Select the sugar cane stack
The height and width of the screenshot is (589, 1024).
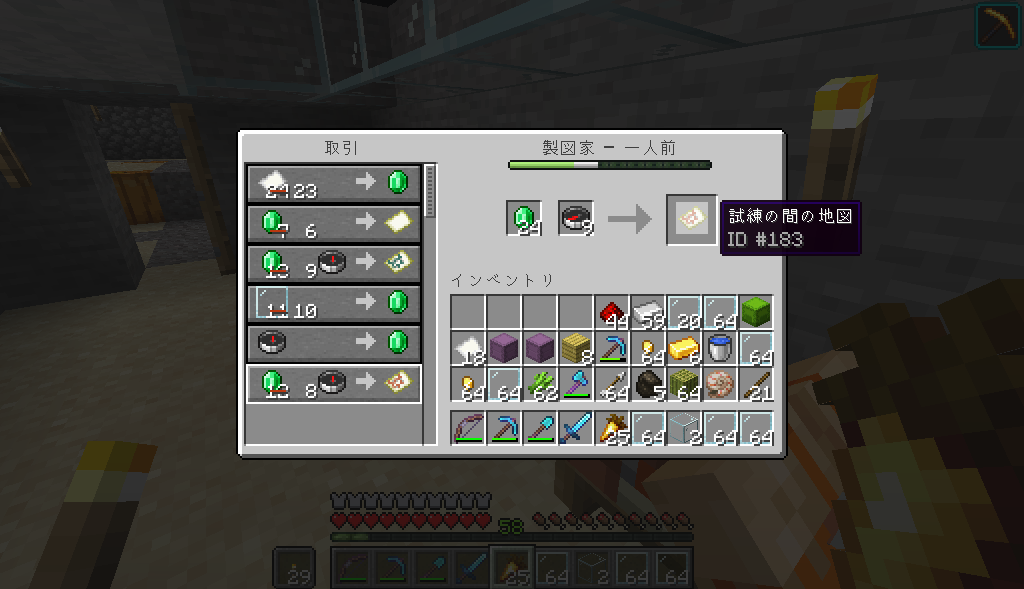(x=540, y=385)
